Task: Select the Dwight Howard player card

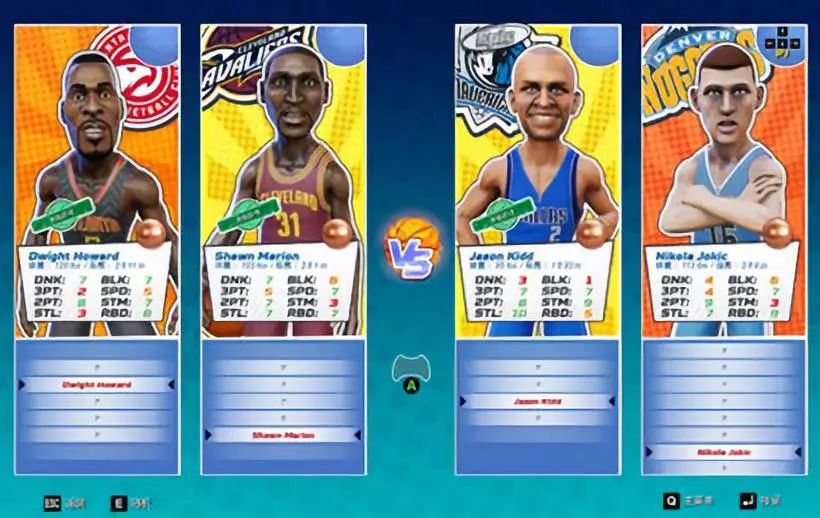Action: (x=97, y=180)
